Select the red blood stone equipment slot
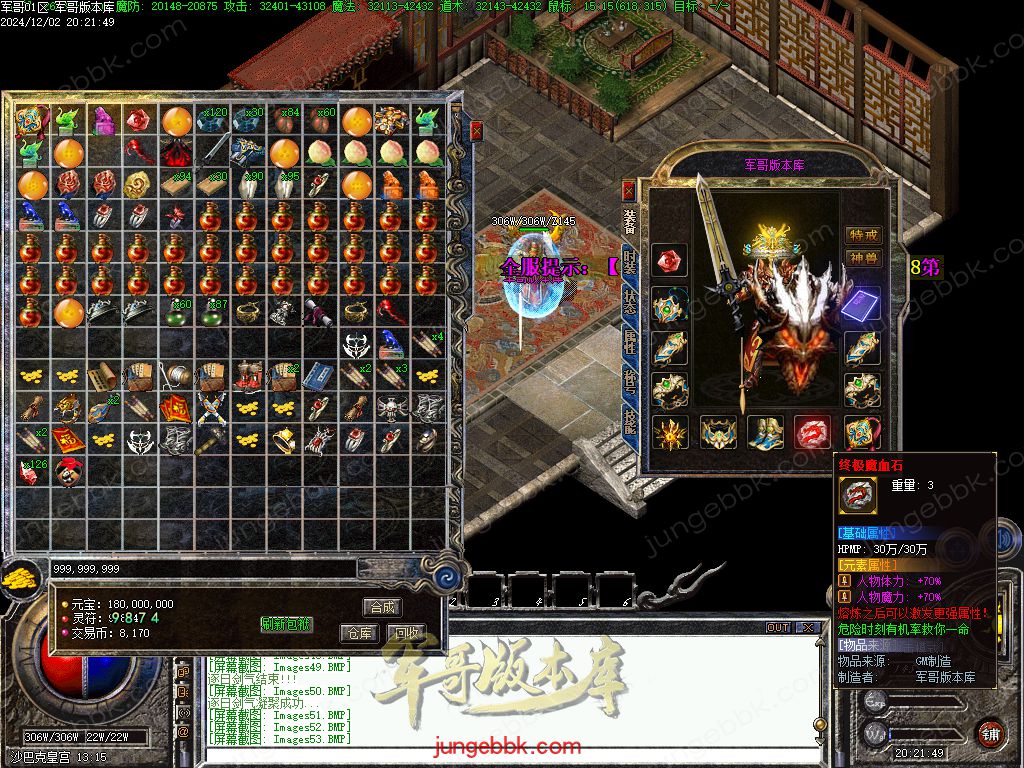This screenshot has height=768, width=1024. coord(813,432)
